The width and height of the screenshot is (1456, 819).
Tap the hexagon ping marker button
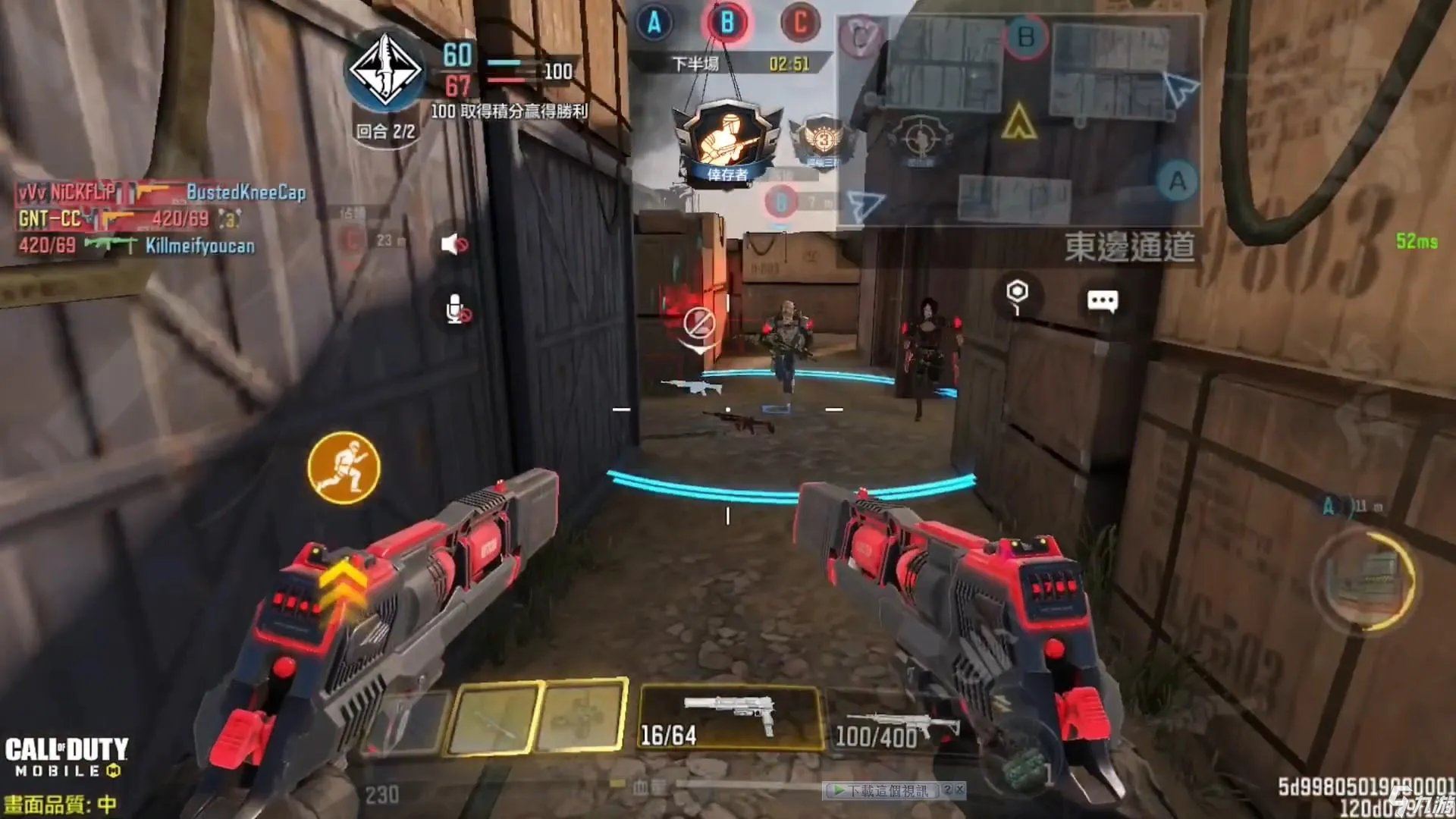(1017, 293)
